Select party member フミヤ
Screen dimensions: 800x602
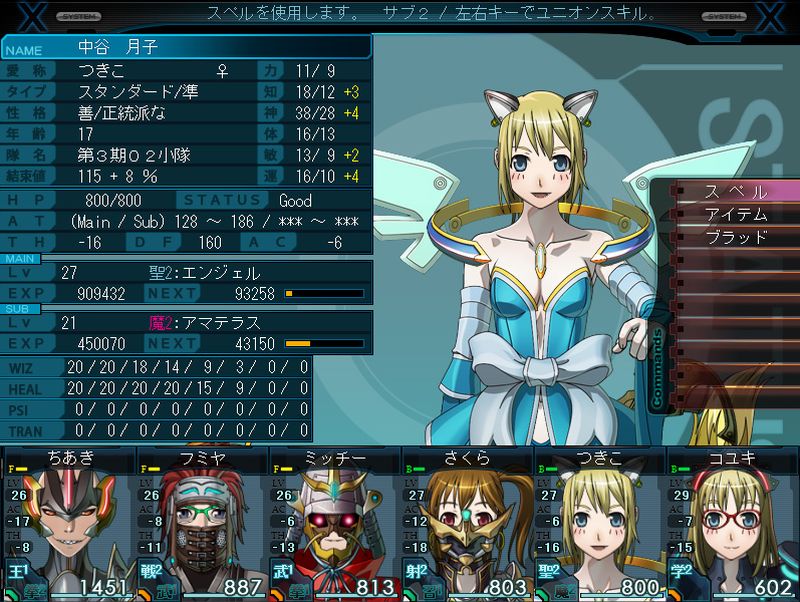click(202, 525)
